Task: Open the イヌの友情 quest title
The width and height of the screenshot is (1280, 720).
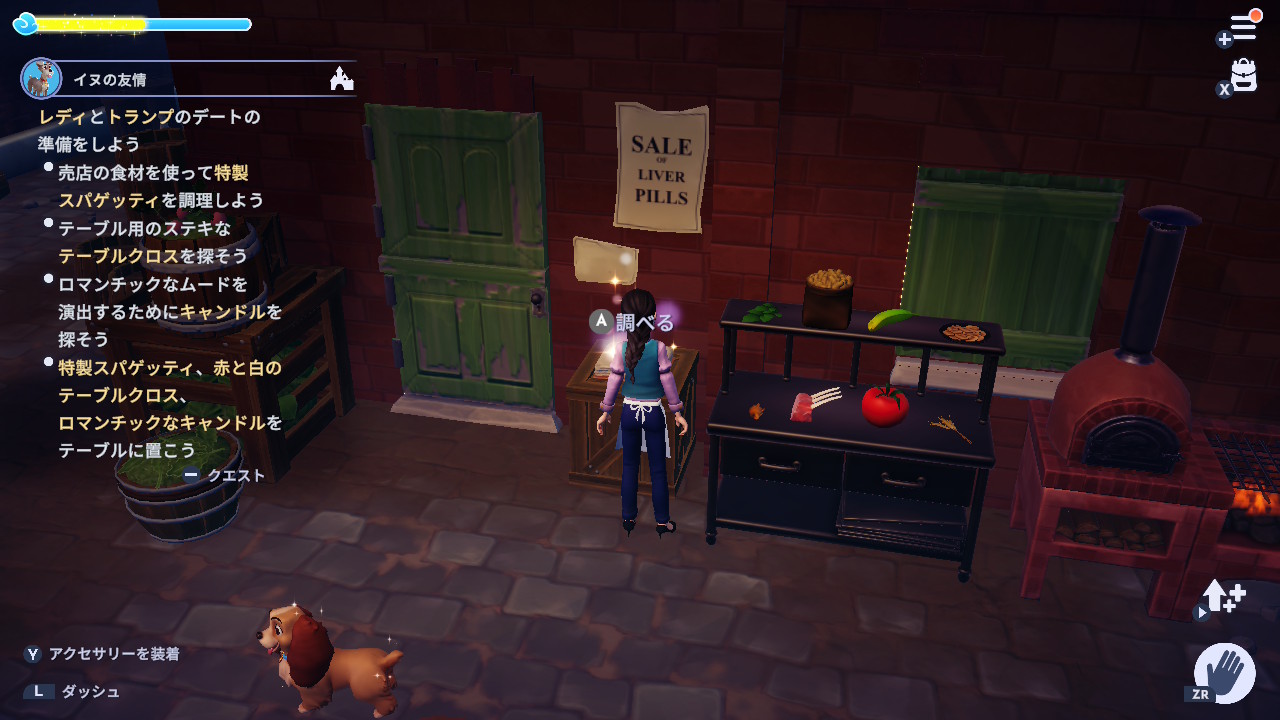Action: point(110,79)
